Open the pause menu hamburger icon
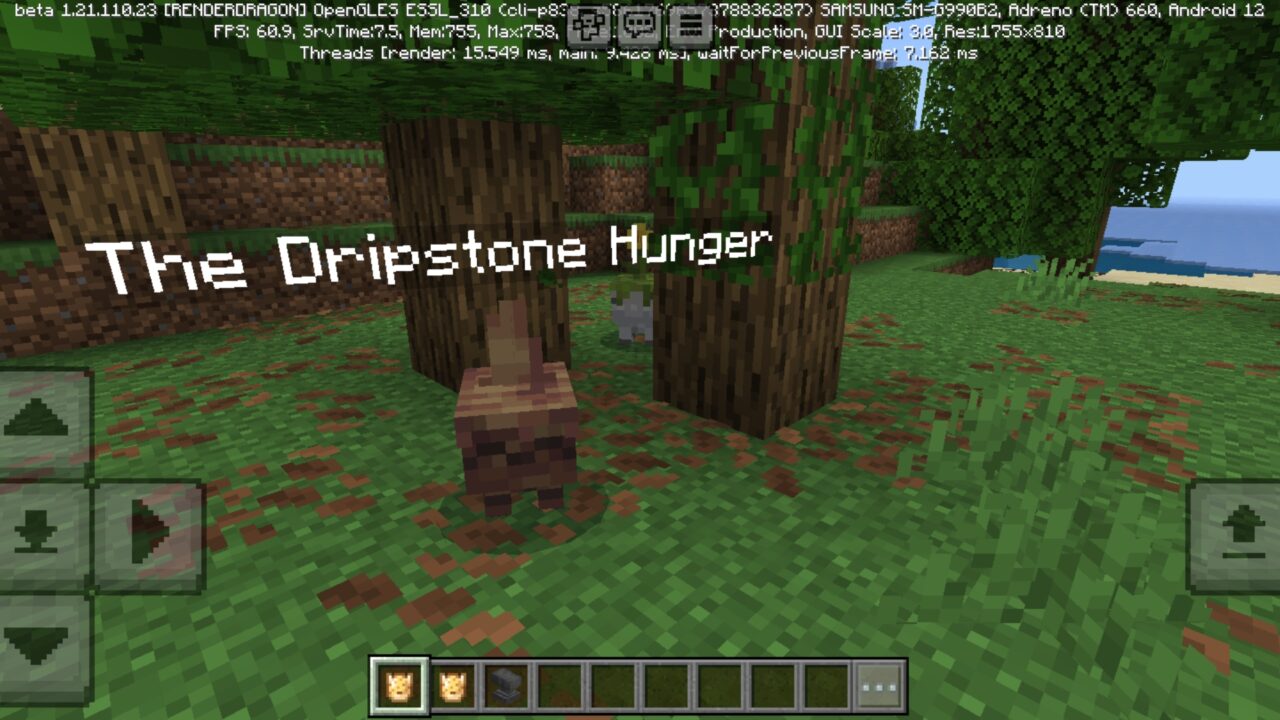The width and height of the screenshot is (1280, 720). tap(690, 25)
